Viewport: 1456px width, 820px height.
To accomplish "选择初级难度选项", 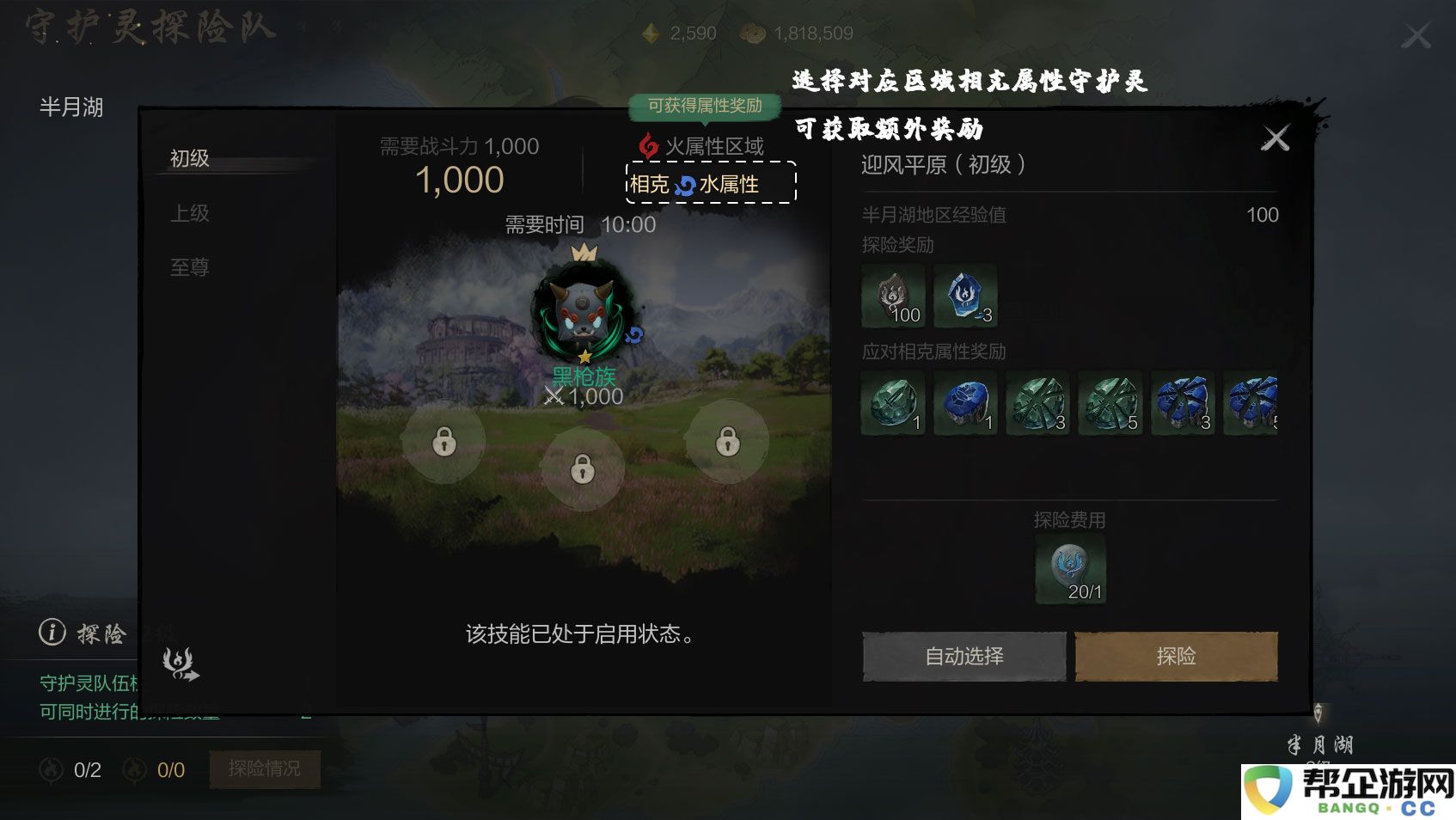I will (188, 159).
